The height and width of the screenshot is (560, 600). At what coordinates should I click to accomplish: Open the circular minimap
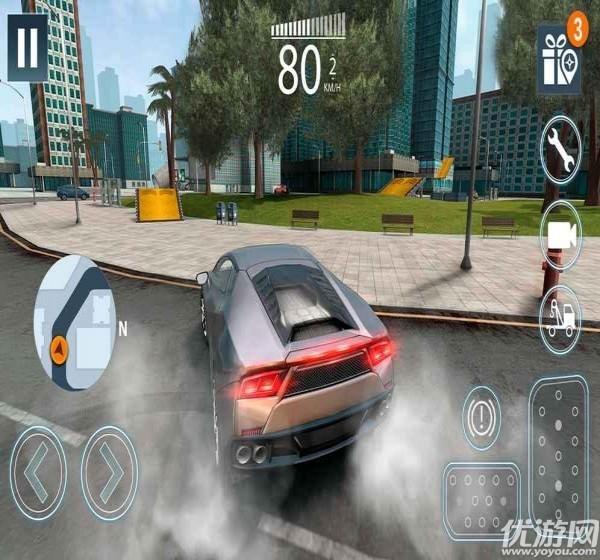point(74,320)
